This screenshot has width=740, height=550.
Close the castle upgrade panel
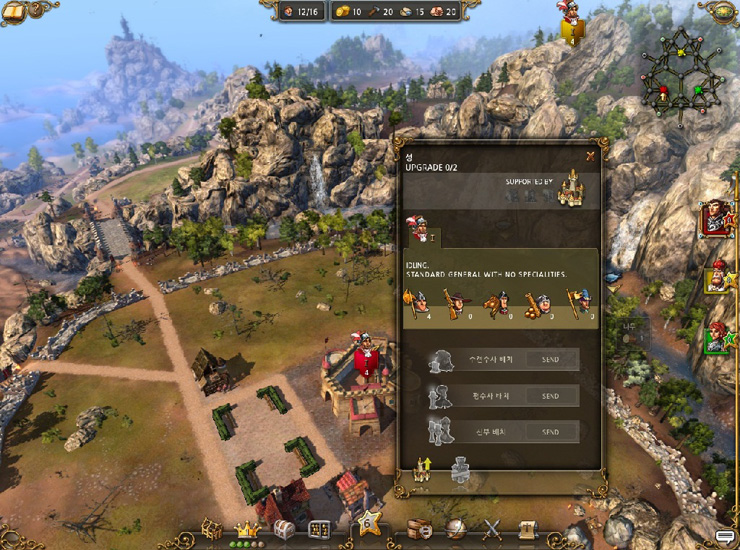pos(591,155)
